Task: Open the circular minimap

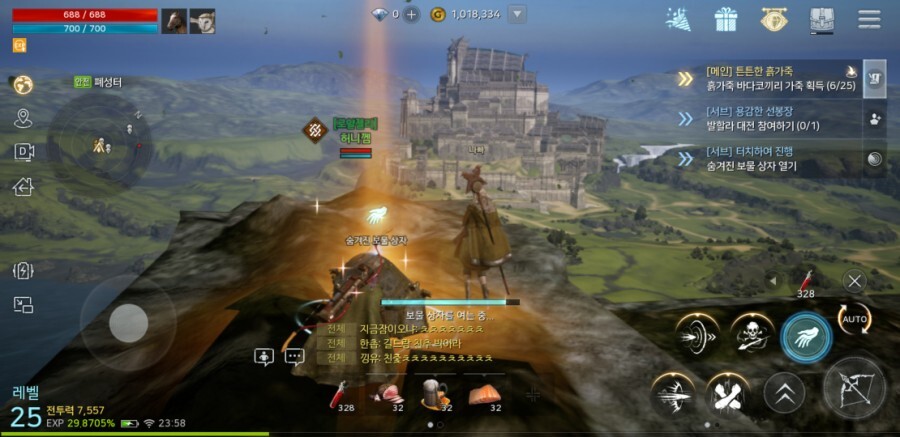Action: tap(100, 140)
